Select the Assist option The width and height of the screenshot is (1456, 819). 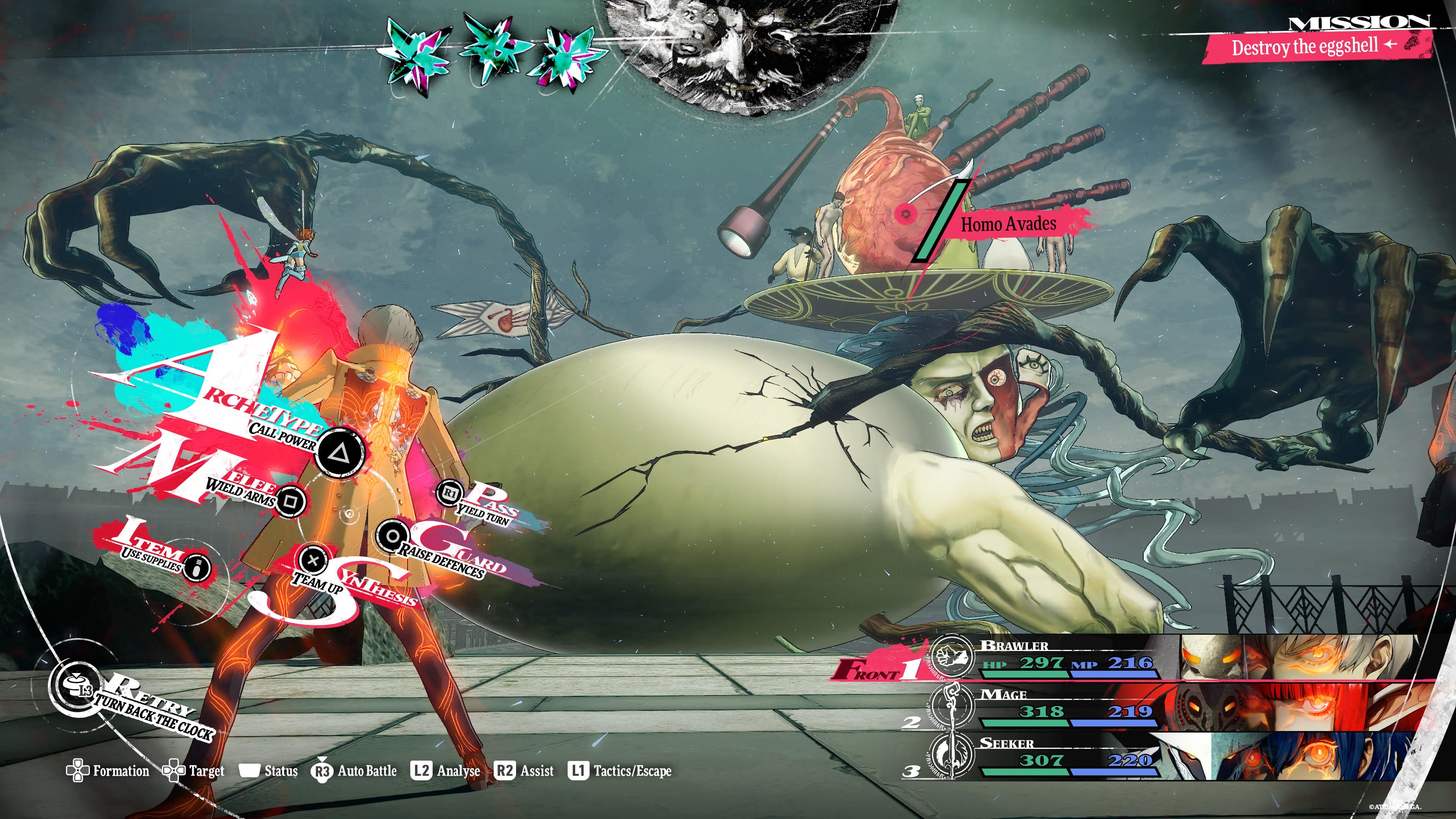[524, 771]
